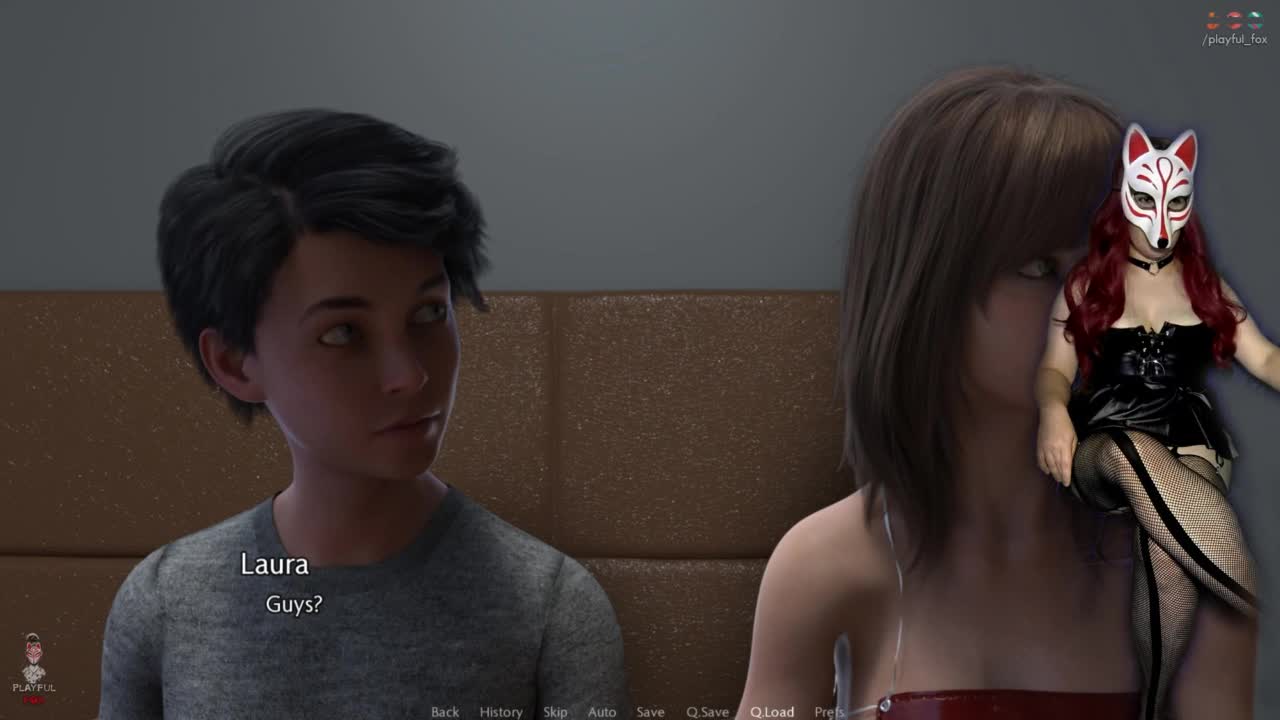1280x720 pixels.
Task: Activate Skip in the quick menu
Action: click(555, 712)
